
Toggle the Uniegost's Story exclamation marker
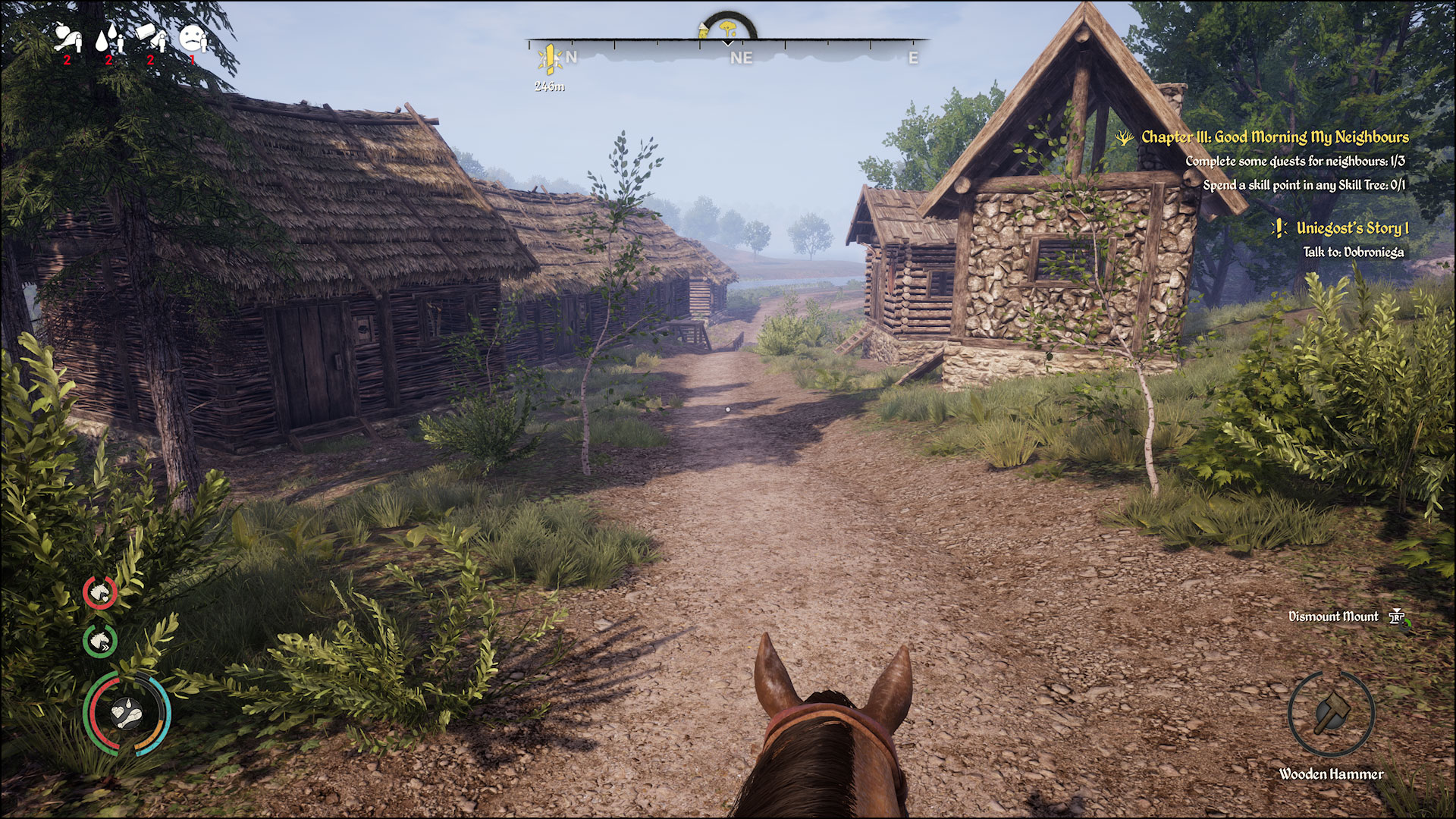coord(1281,227)
